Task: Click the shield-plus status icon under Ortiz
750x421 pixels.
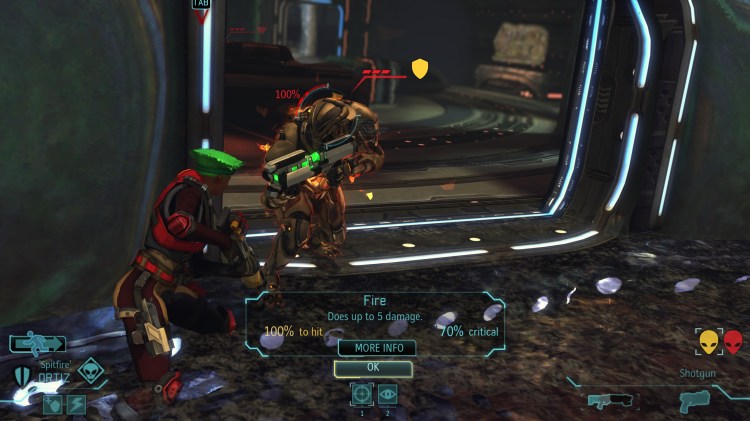Action: pos(51,405)
